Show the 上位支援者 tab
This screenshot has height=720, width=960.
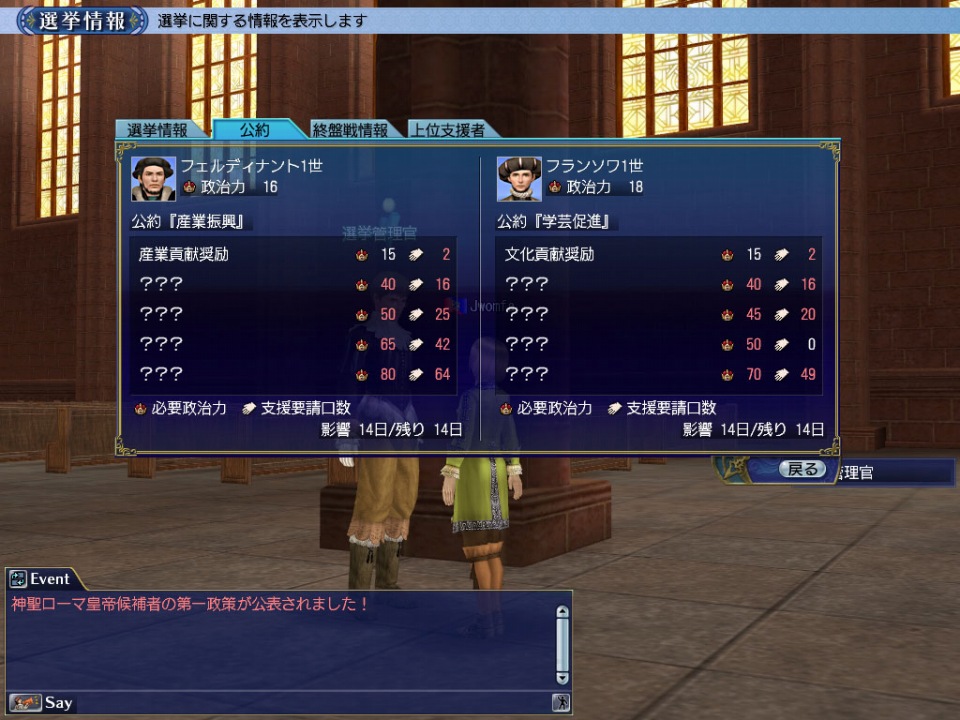point(449,130)
